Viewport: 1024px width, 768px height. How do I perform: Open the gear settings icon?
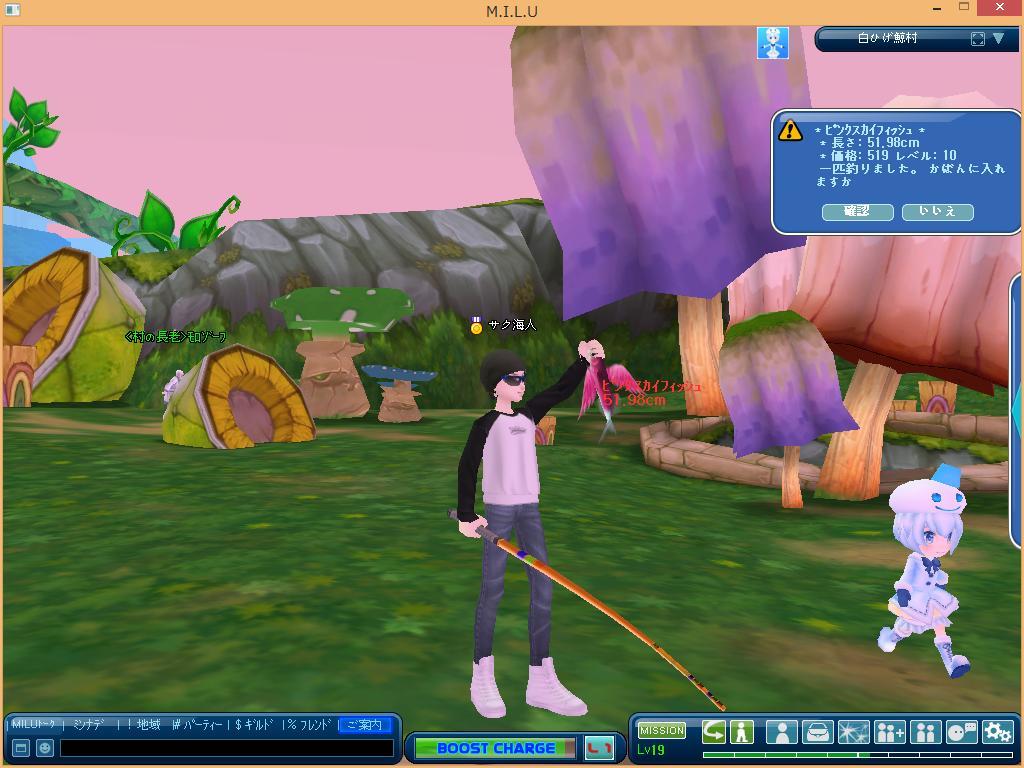(997, 732)
